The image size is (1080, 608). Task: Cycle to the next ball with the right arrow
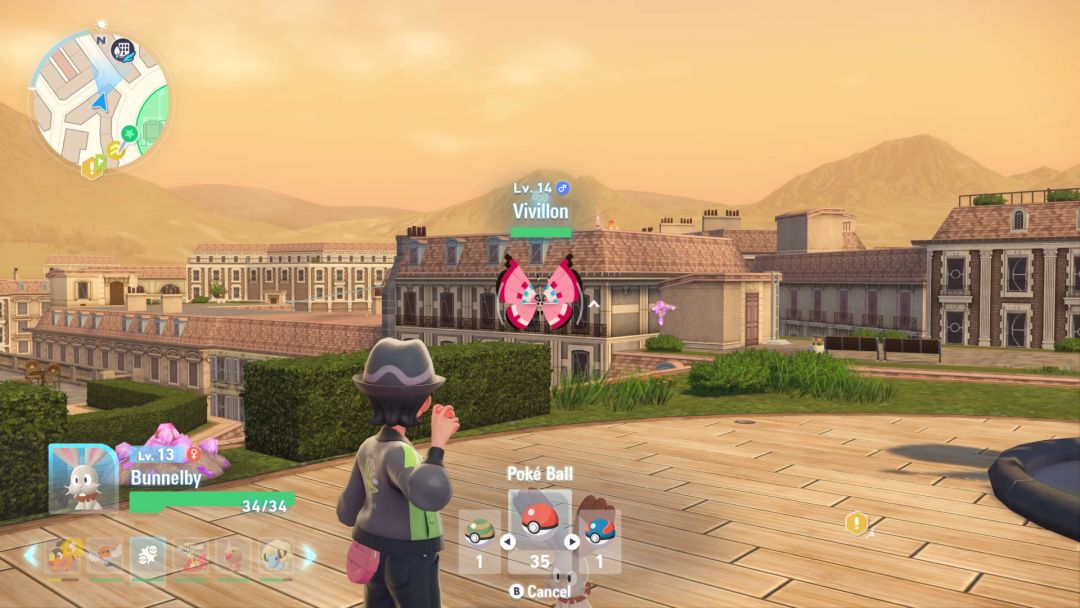[573, 542]
